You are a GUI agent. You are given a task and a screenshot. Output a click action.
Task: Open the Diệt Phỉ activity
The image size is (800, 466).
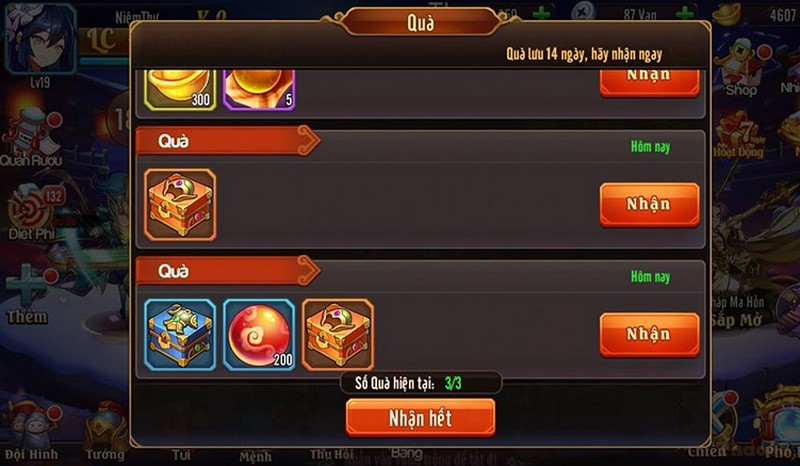[x=32, y=215]
